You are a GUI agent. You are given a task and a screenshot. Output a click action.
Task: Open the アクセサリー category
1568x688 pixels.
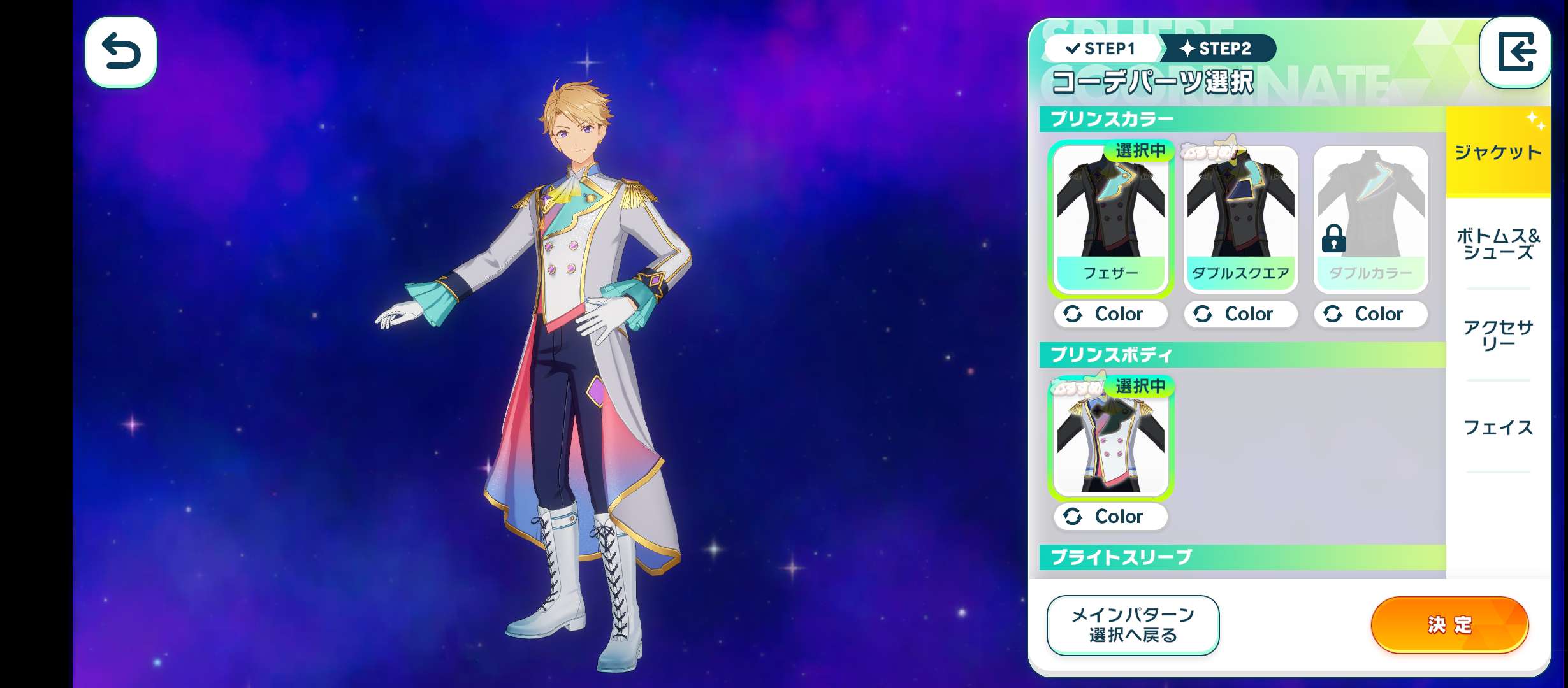coord(1498,336)
